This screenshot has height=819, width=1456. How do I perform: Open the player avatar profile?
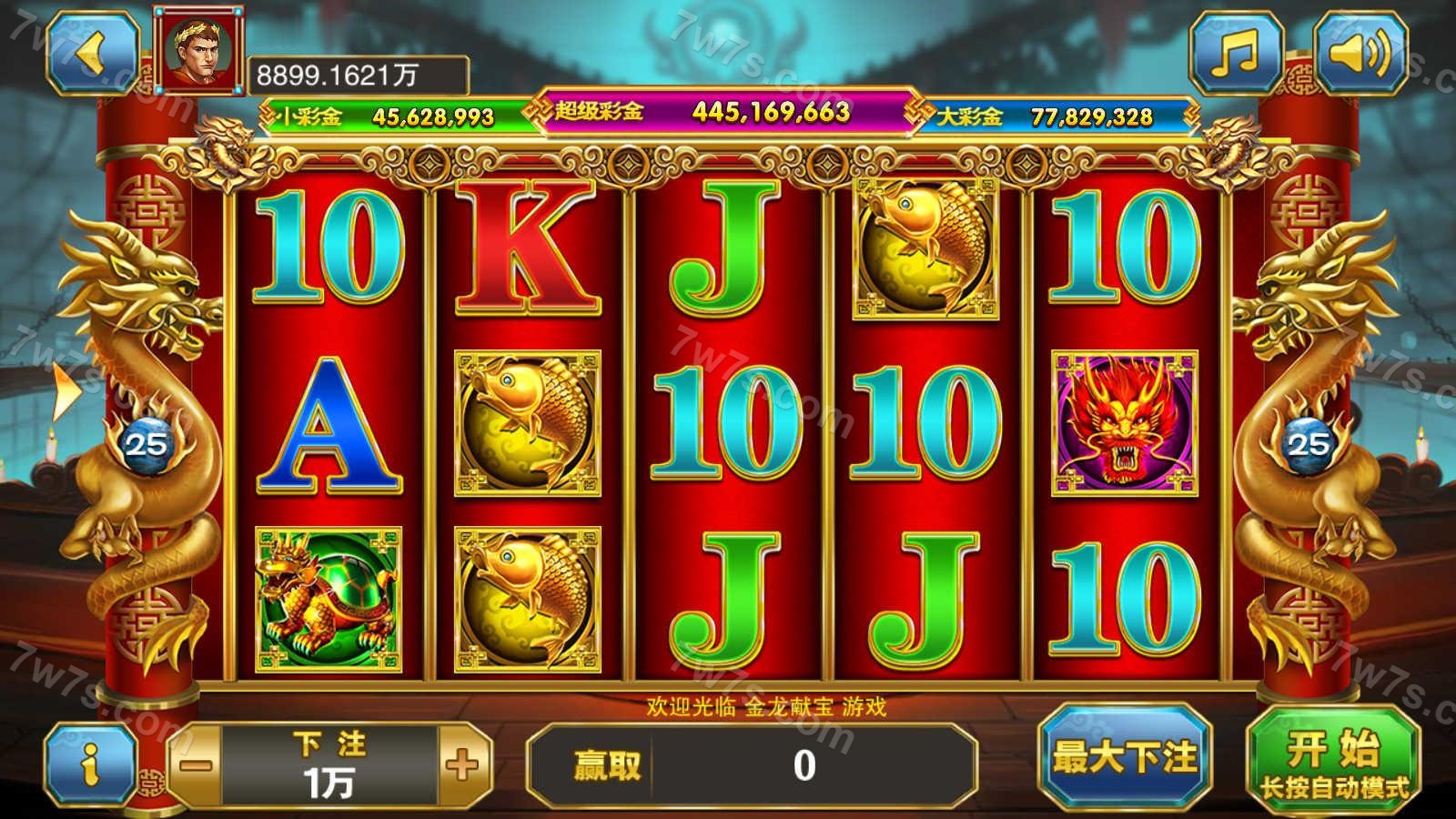(x=199, y=50)
